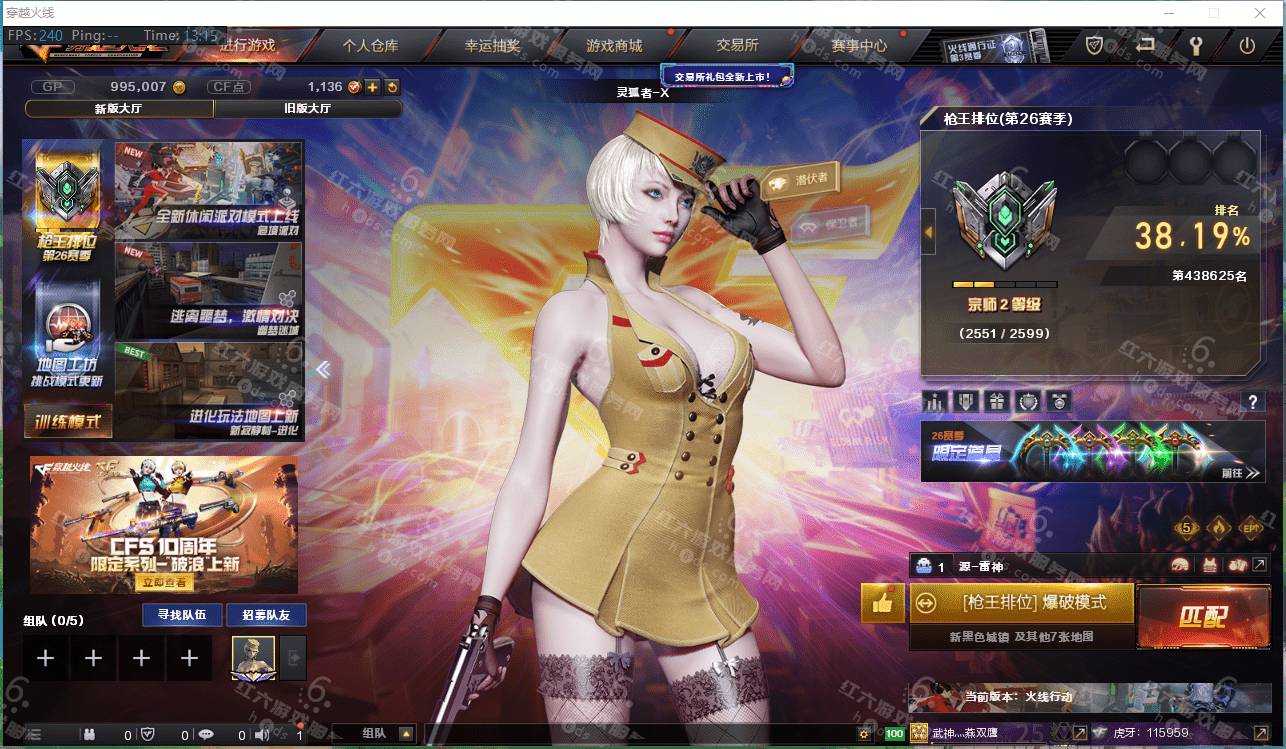1286x749 pixels.
Task: Mute the speaker icon in the bottom bar
Action: [262, 734]
